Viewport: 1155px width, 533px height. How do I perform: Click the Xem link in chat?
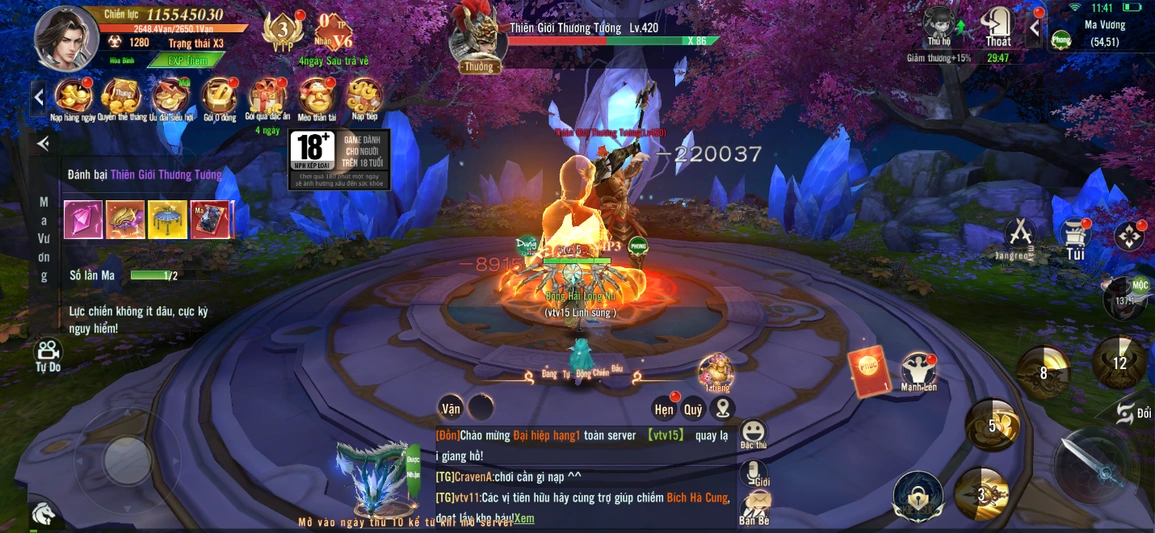pyautogui.click(x=525, y=519)
